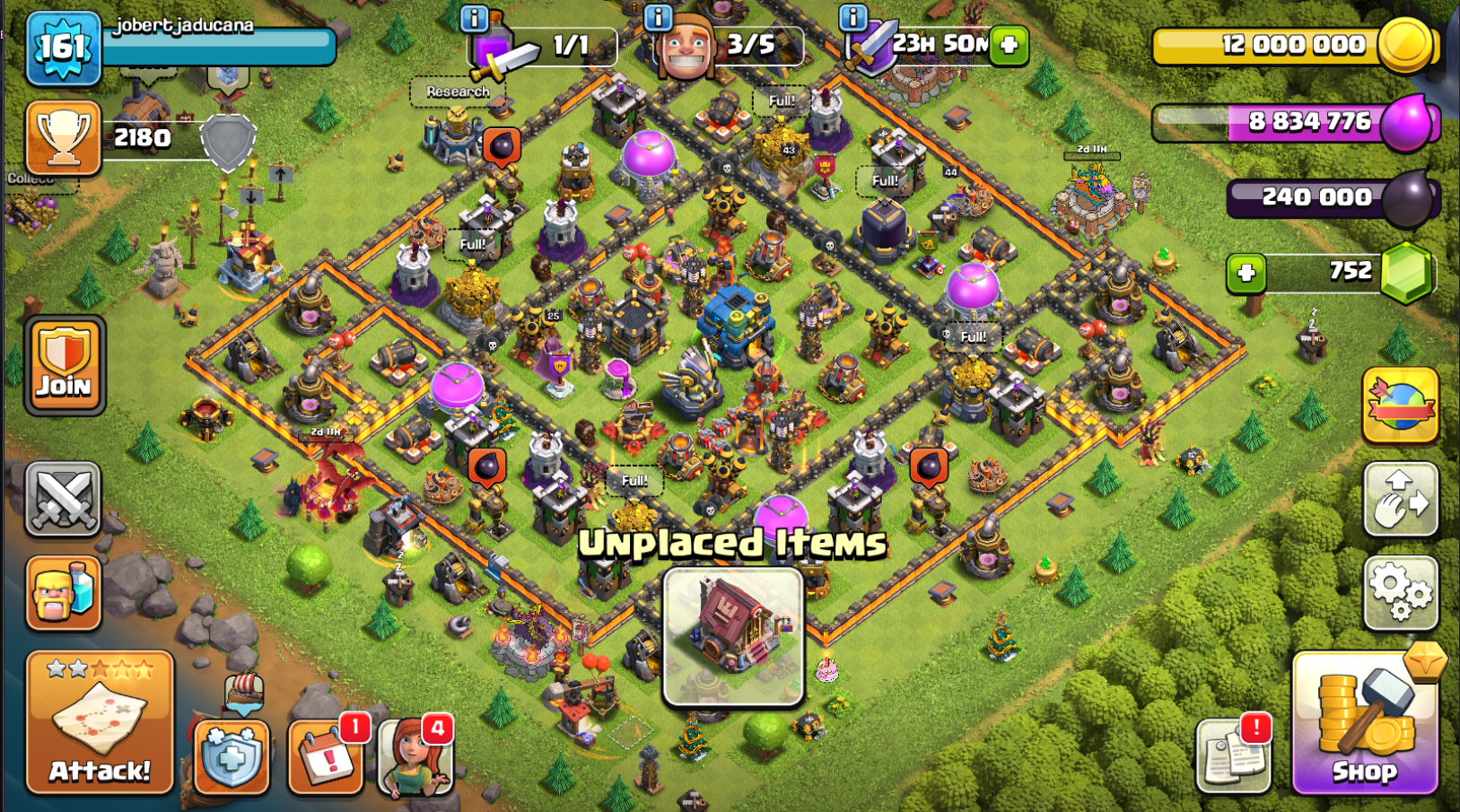Tap the gold storage counter

(x=1292, y=45)
